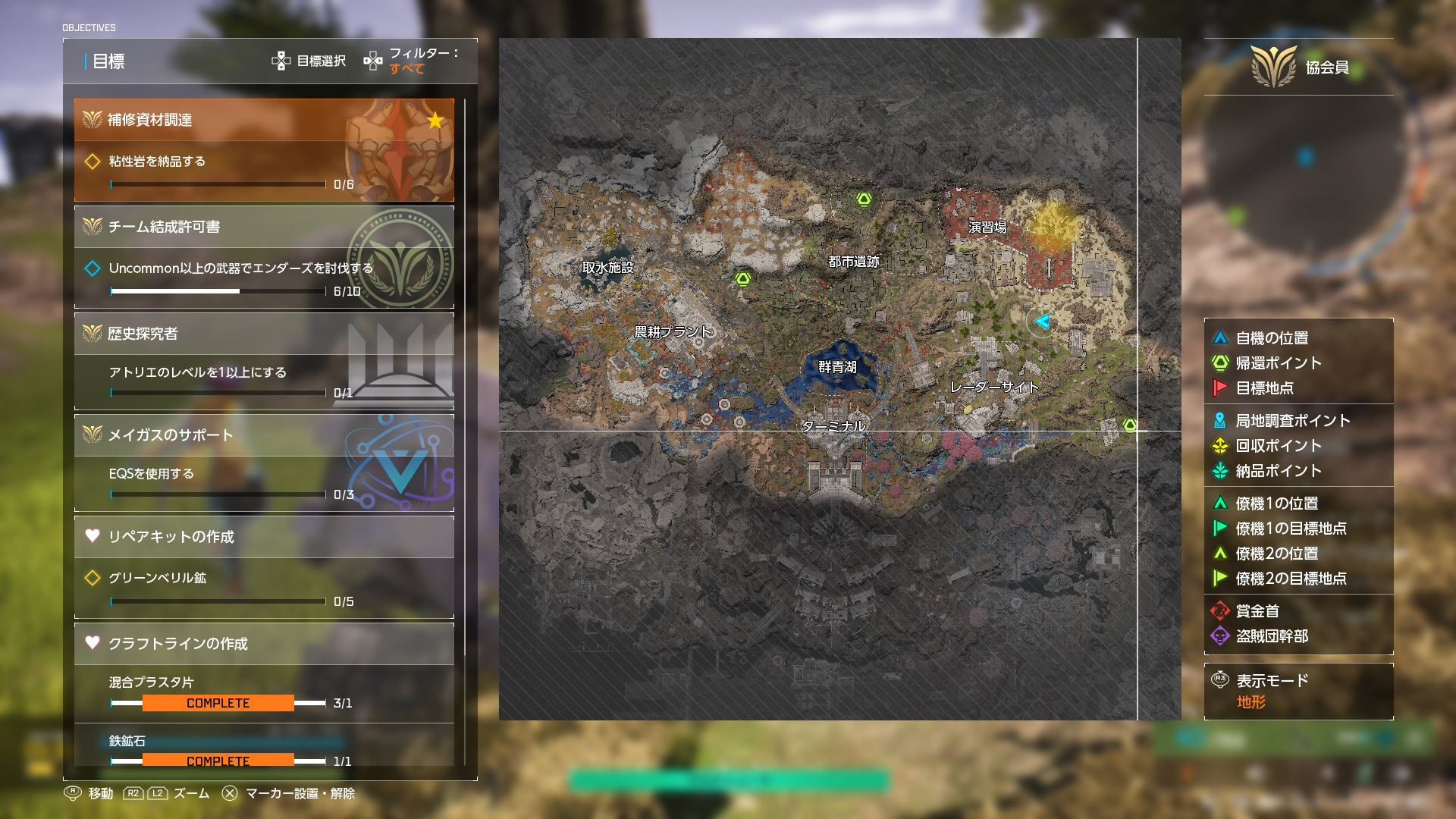Select the green return point below 演習場
This screenshot has width=1456, height=819.
click(1130, 425)
